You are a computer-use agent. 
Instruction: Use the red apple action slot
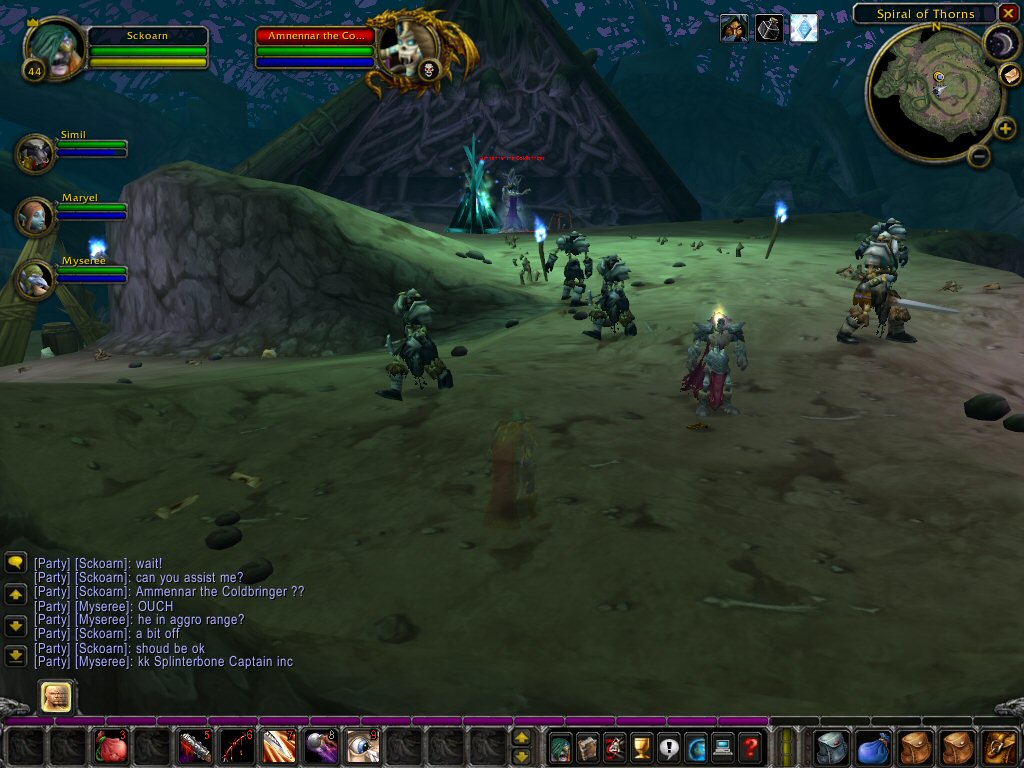pos(111,747)
